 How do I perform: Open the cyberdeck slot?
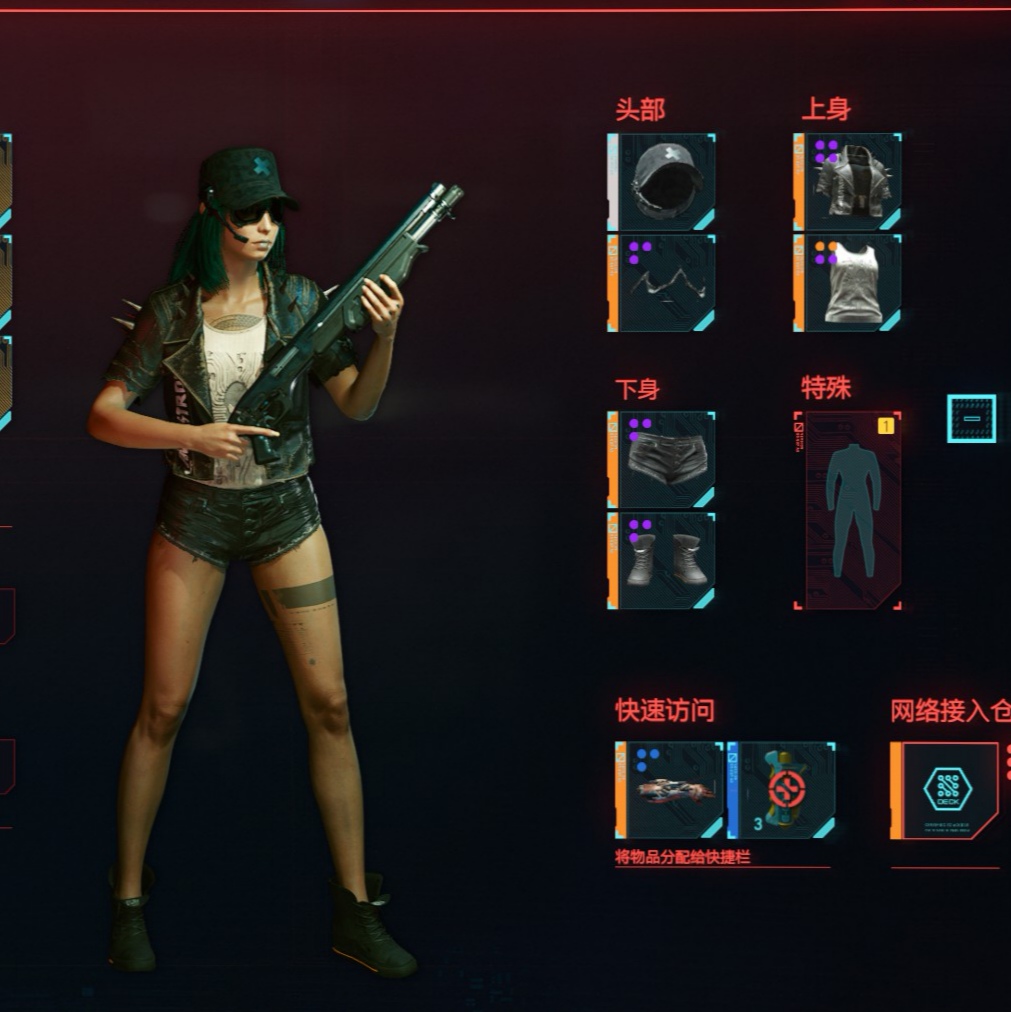pyautogui.click(x=945, y=790)
